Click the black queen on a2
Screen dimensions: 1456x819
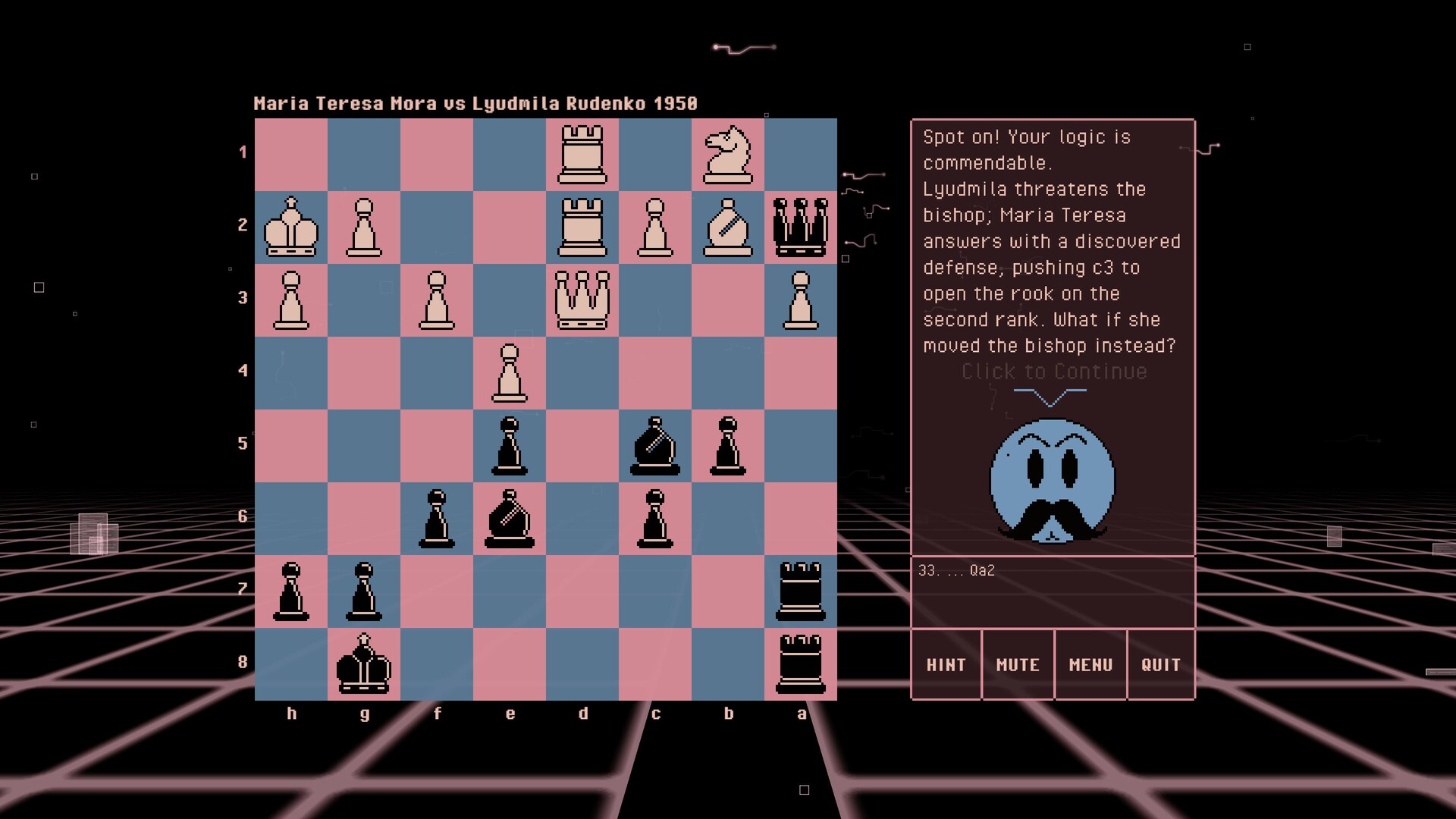click(x=801, y=227)
